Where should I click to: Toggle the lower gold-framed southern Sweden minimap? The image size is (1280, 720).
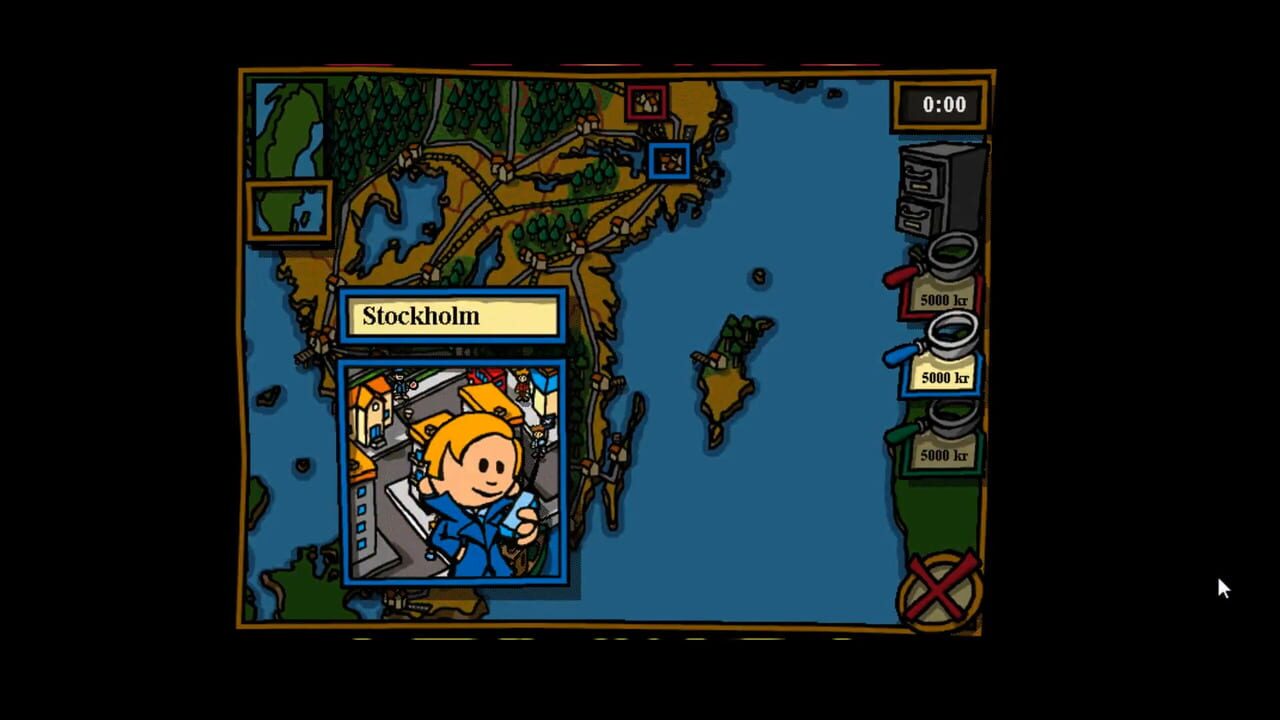pyautogui.click(x=289, y=210)
